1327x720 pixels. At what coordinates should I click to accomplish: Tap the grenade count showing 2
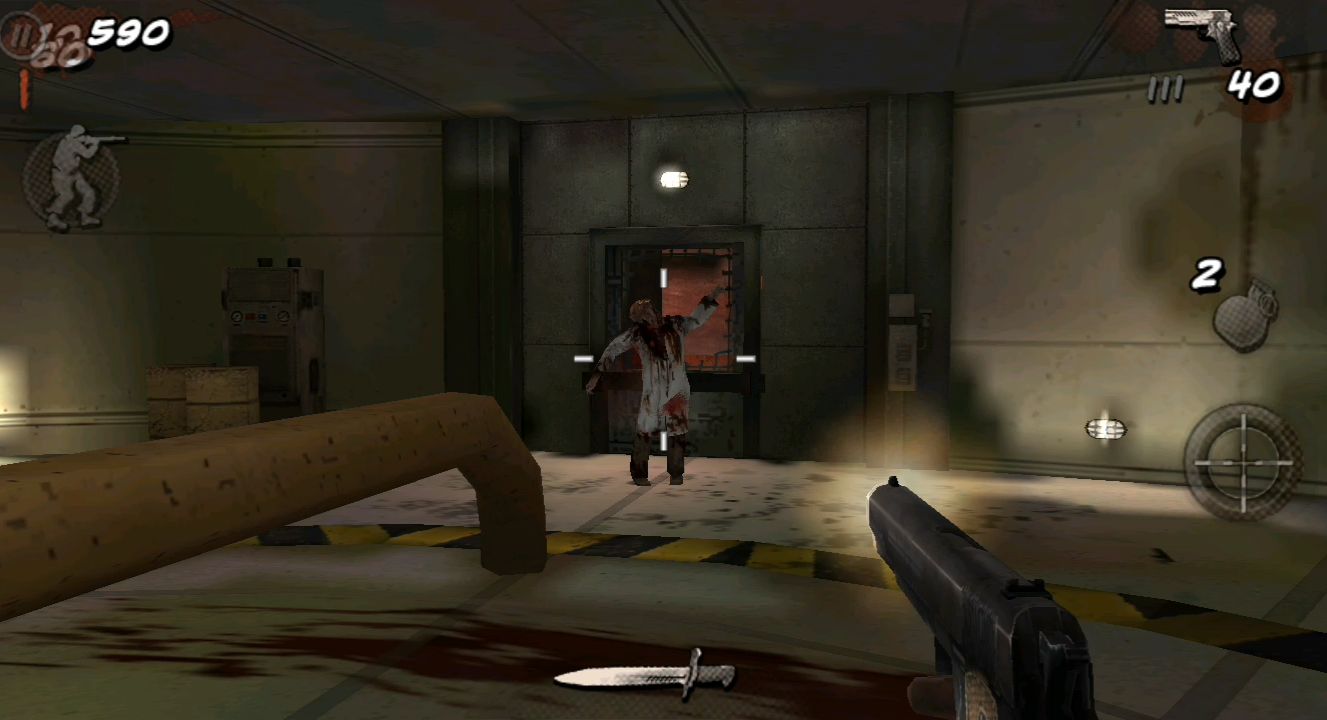[x=1208, y=272]
